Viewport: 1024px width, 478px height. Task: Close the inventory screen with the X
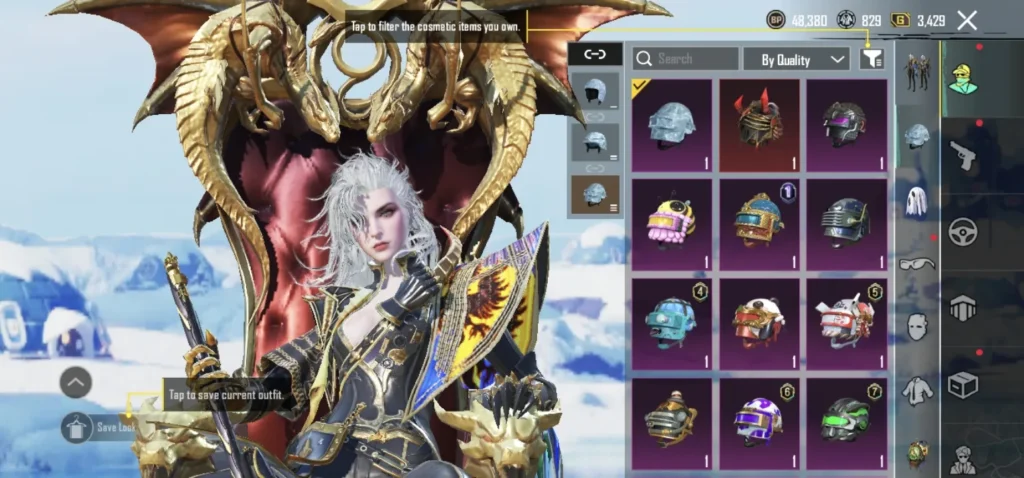pos(967,20)
